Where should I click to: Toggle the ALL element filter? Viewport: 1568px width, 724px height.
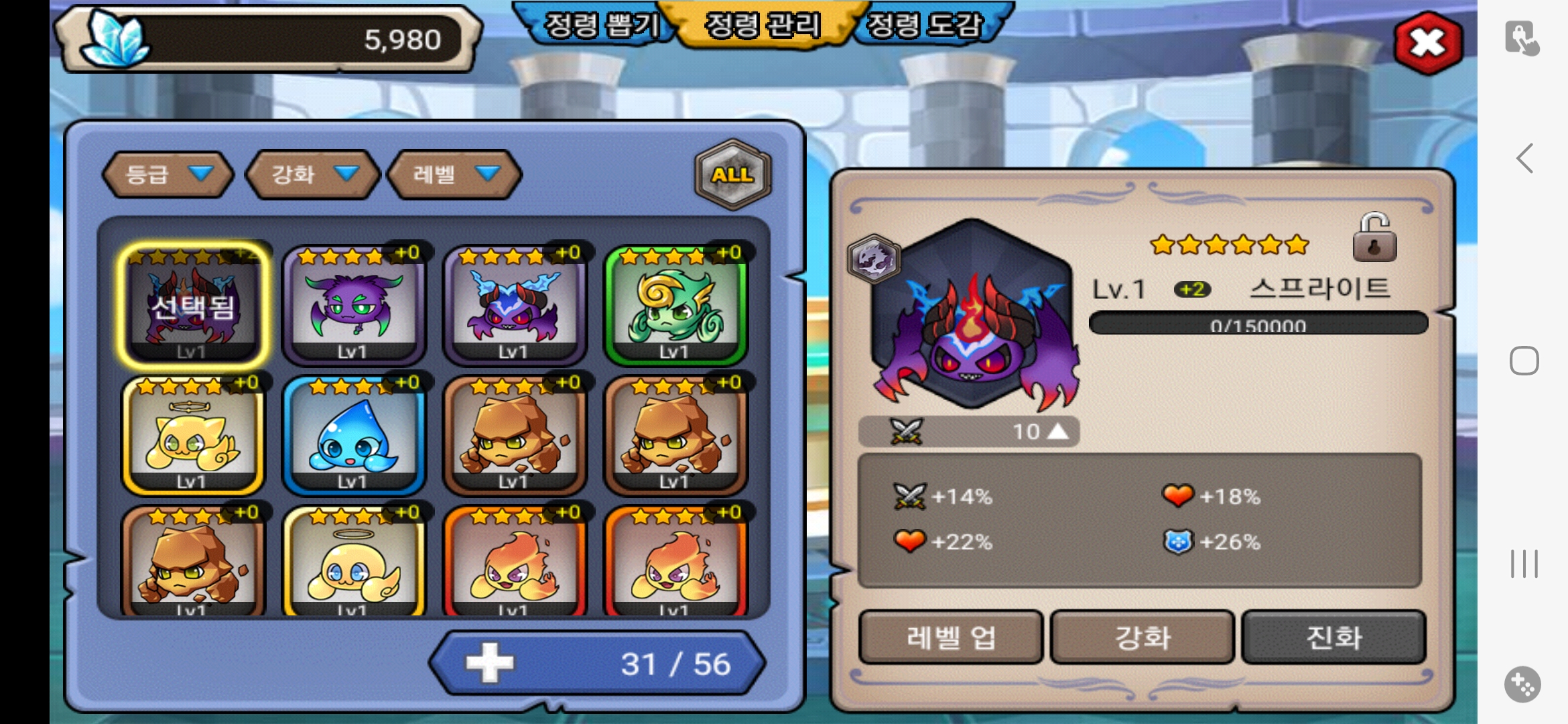click(732, 174)
